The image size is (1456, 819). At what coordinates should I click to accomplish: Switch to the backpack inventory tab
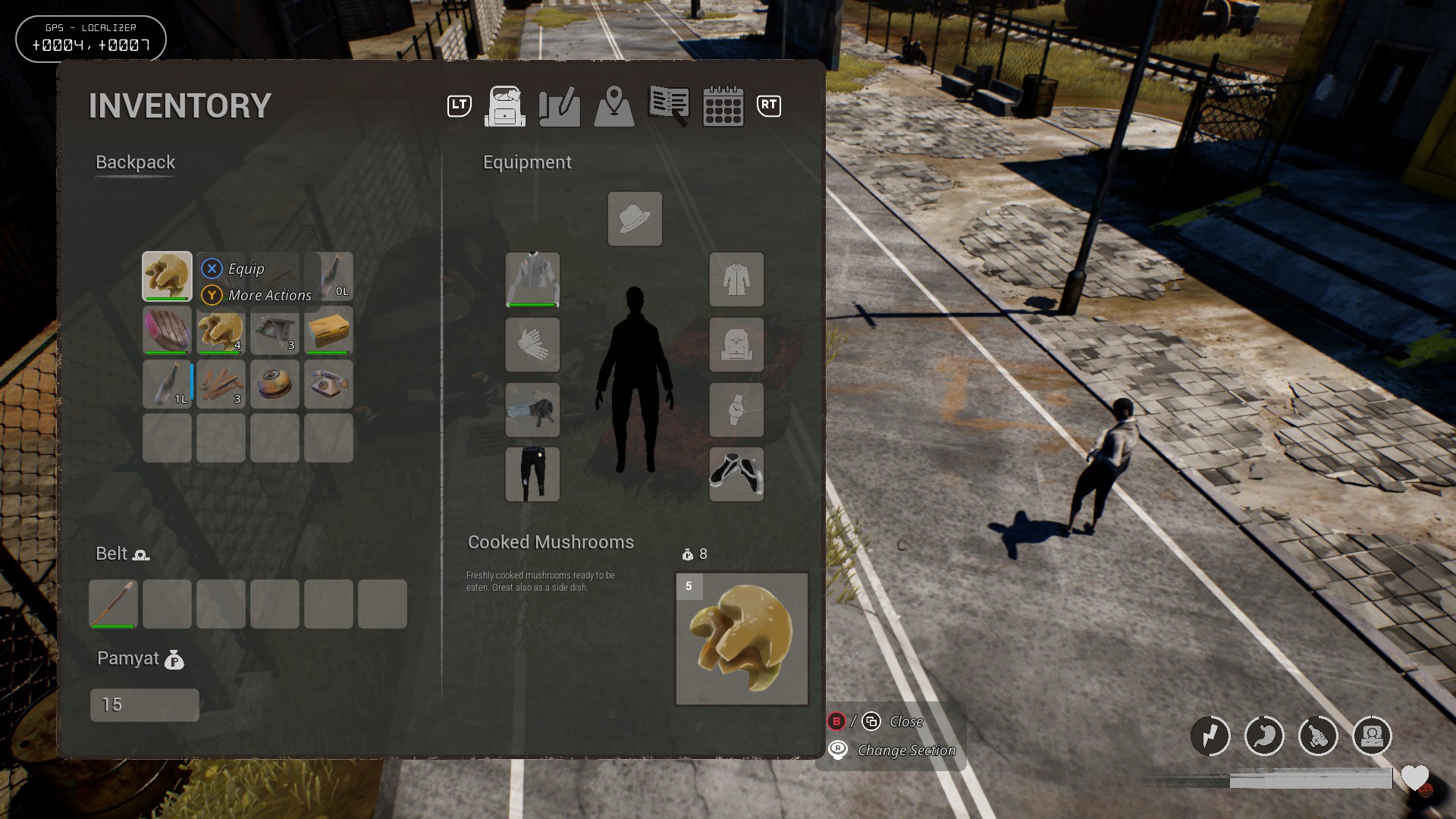[x=505, y=106]
